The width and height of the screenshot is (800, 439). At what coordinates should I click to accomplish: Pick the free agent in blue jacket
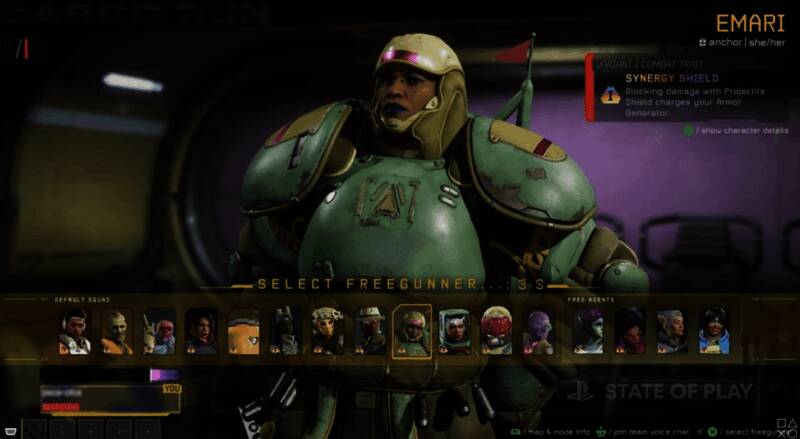pyautogui.click(x=714, y=331)
